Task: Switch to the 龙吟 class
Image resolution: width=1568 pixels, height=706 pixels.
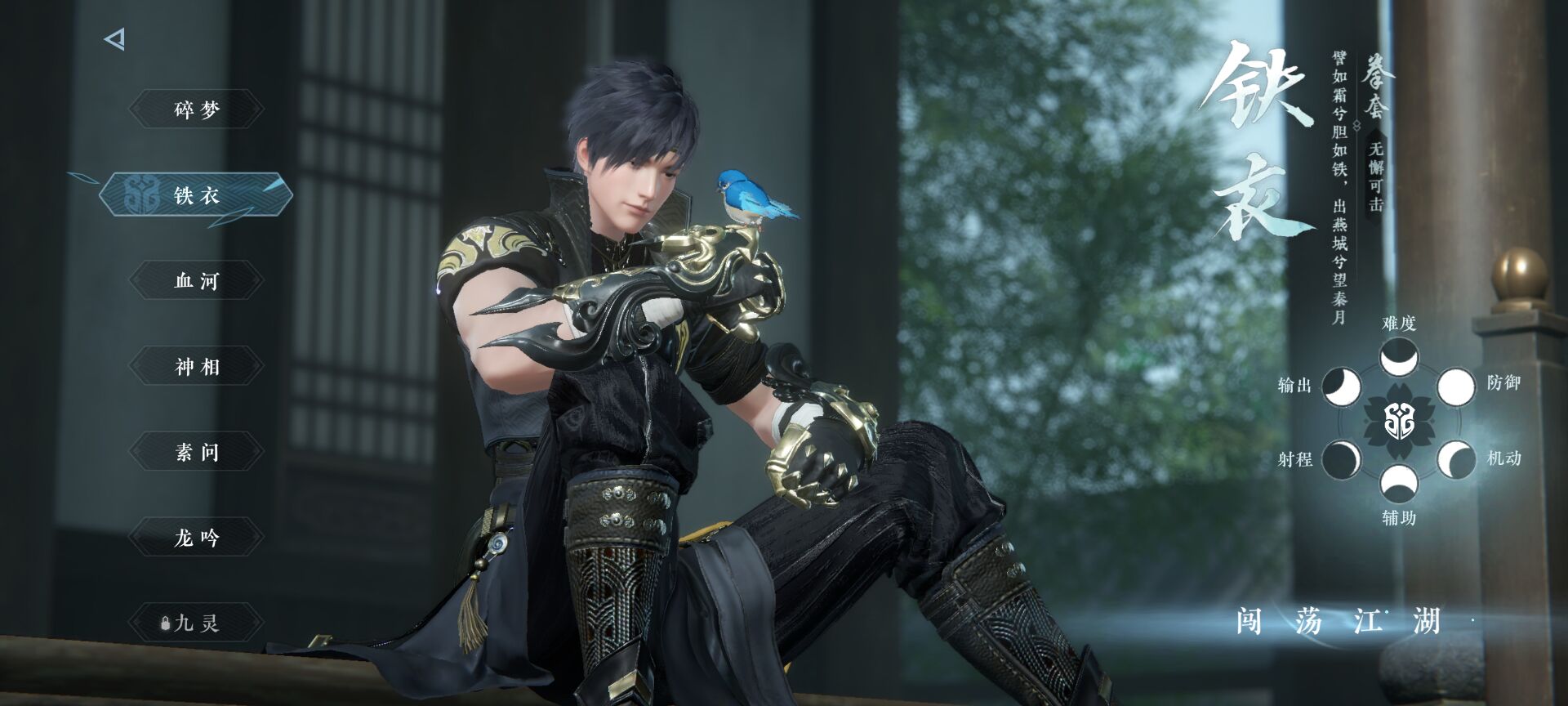Action: click(x=197, y=538)
